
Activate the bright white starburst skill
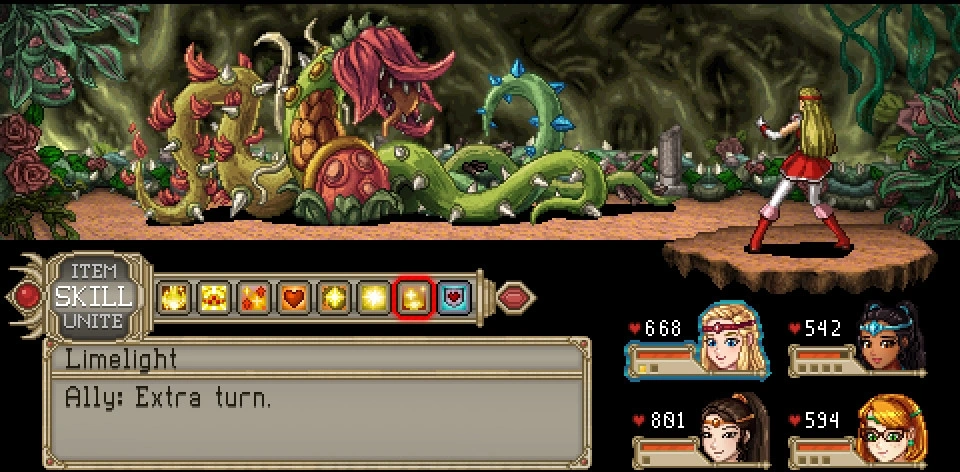point(374,297)
